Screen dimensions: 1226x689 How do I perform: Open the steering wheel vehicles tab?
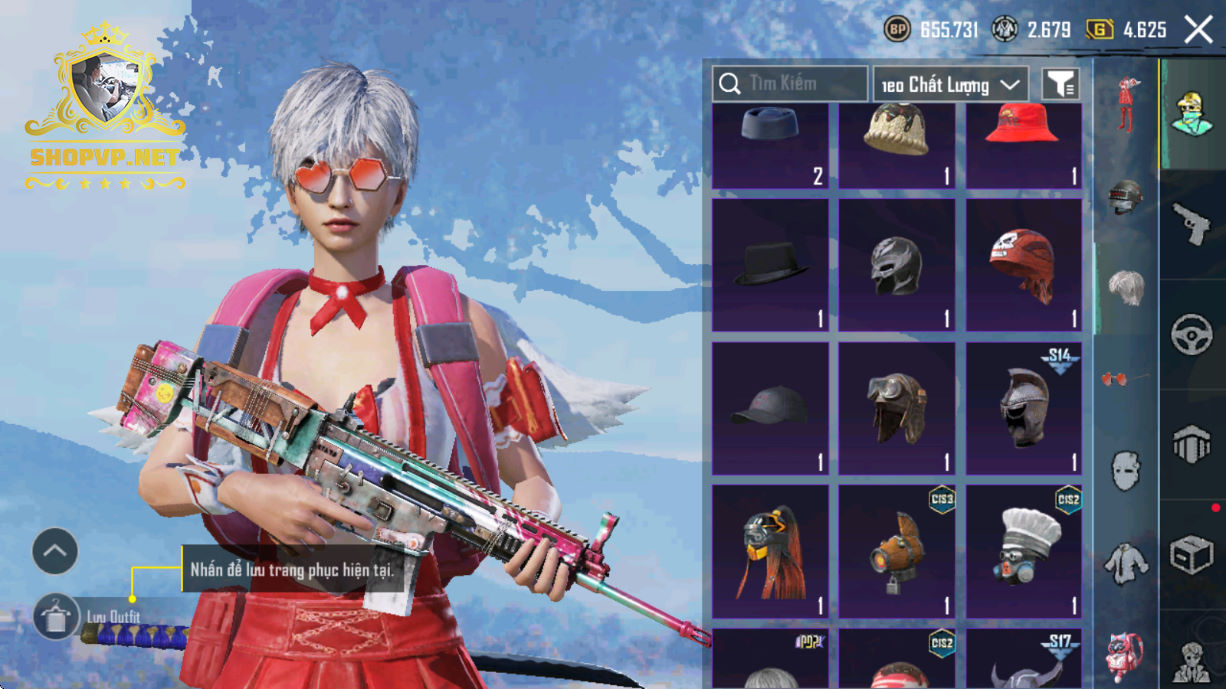coord(1191,335)
